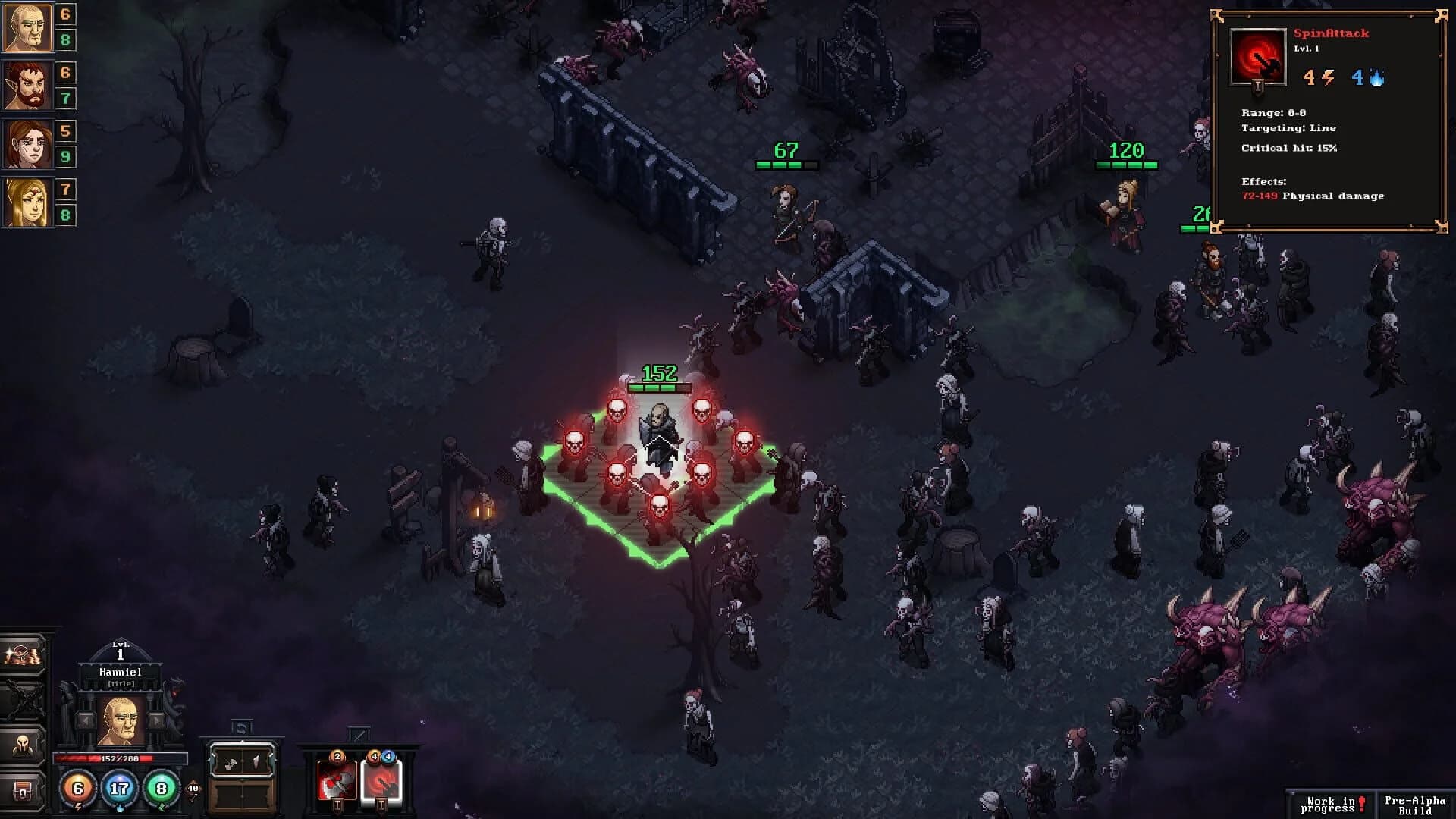Open the gold and loot panel icon
The width and height of the screenshot is (1456, 819).
pyautogui.click(x=21, y=655)
